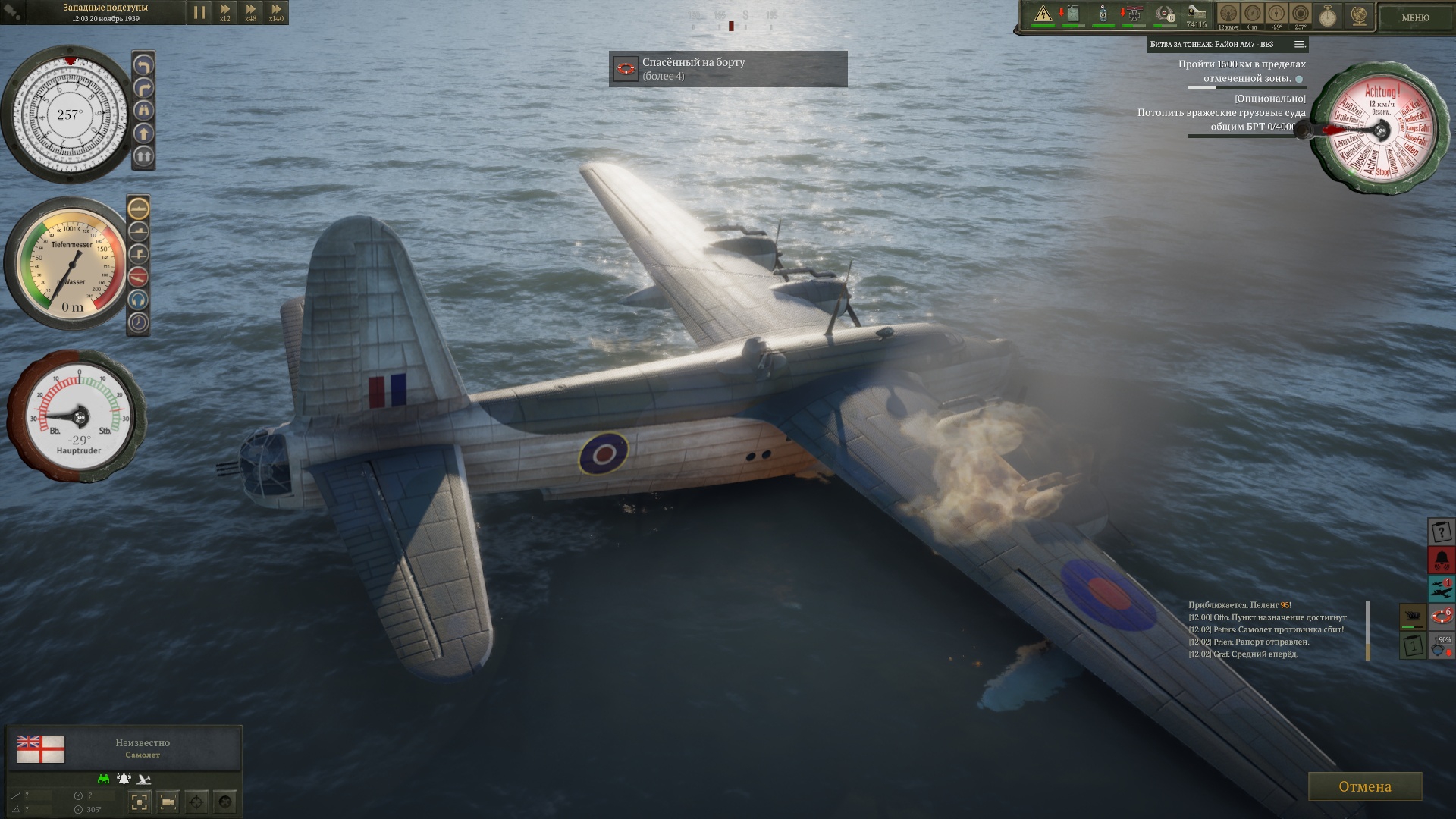Toggle the hydrophone headphones button
This screenshot has width=1456, height=819.
138,300
